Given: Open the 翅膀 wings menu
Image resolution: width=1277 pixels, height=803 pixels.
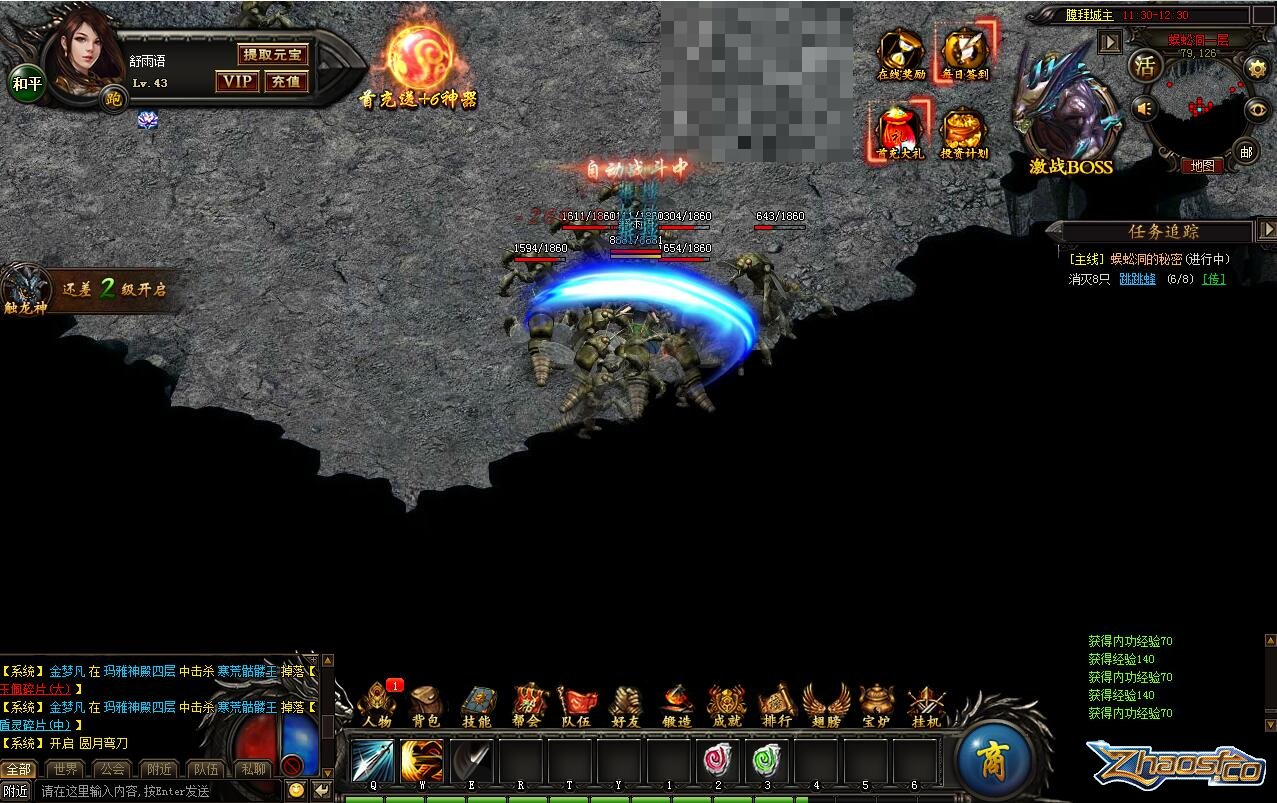Looking at the screenshot, I should [x=826, y=704].
